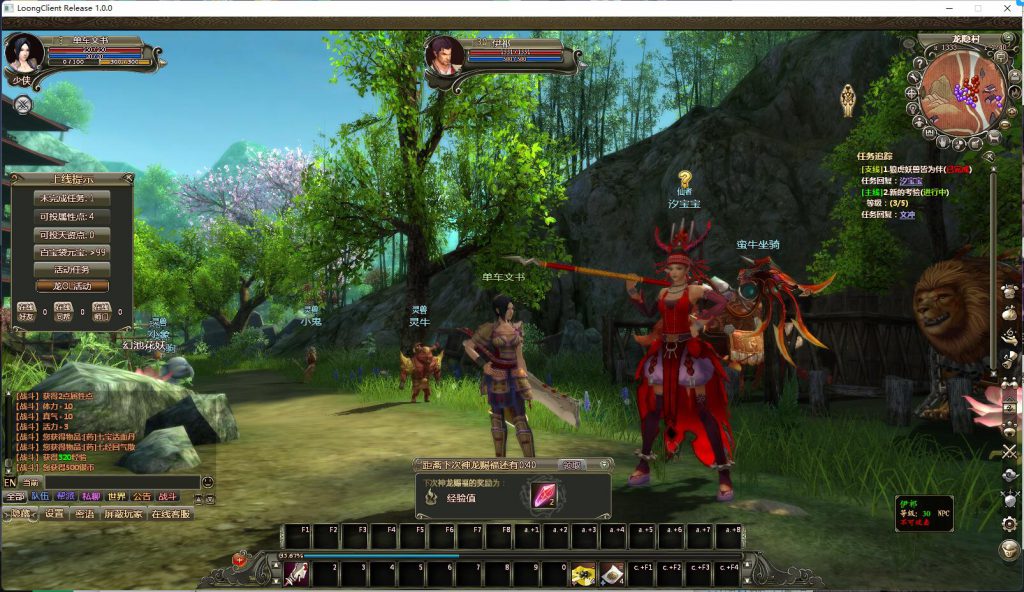The width and height of the screenshot is (1024, 592).
Task: Select the 全部 chat tab
Action: 15,496
